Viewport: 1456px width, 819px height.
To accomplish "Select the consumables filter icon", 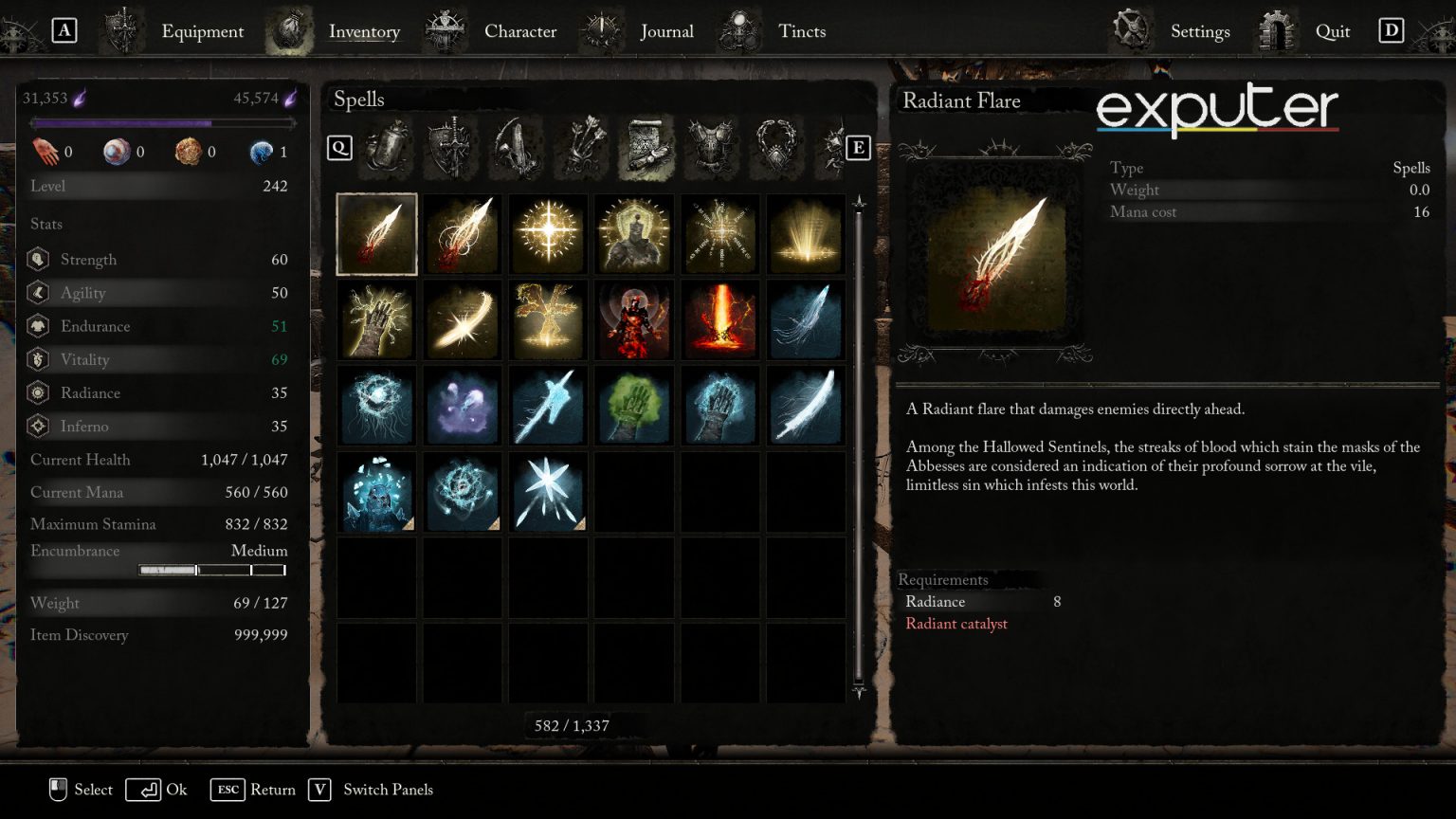I will tap(387, 148).
